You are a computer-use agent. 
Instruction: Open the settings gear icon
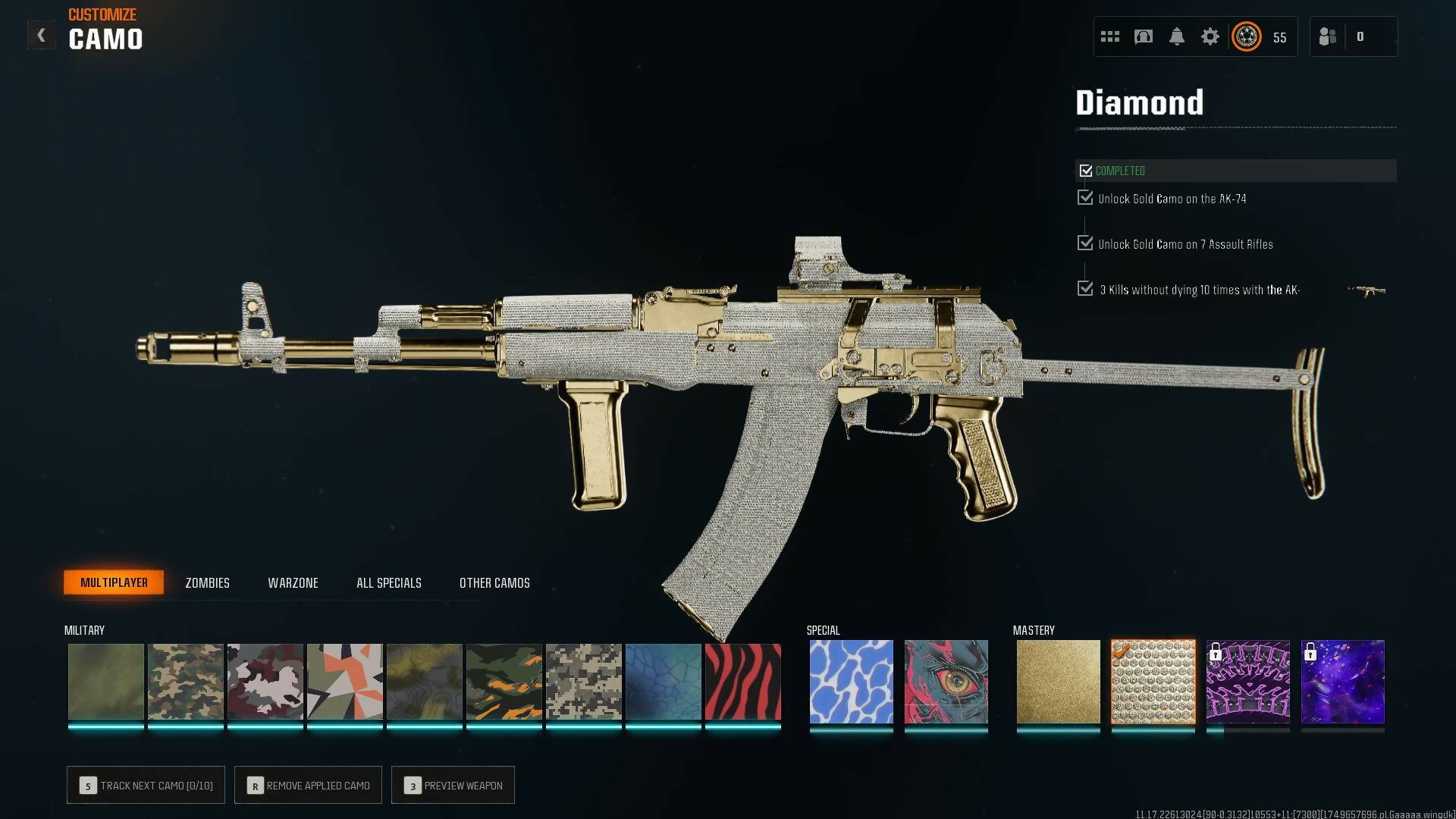(1210, 36)
